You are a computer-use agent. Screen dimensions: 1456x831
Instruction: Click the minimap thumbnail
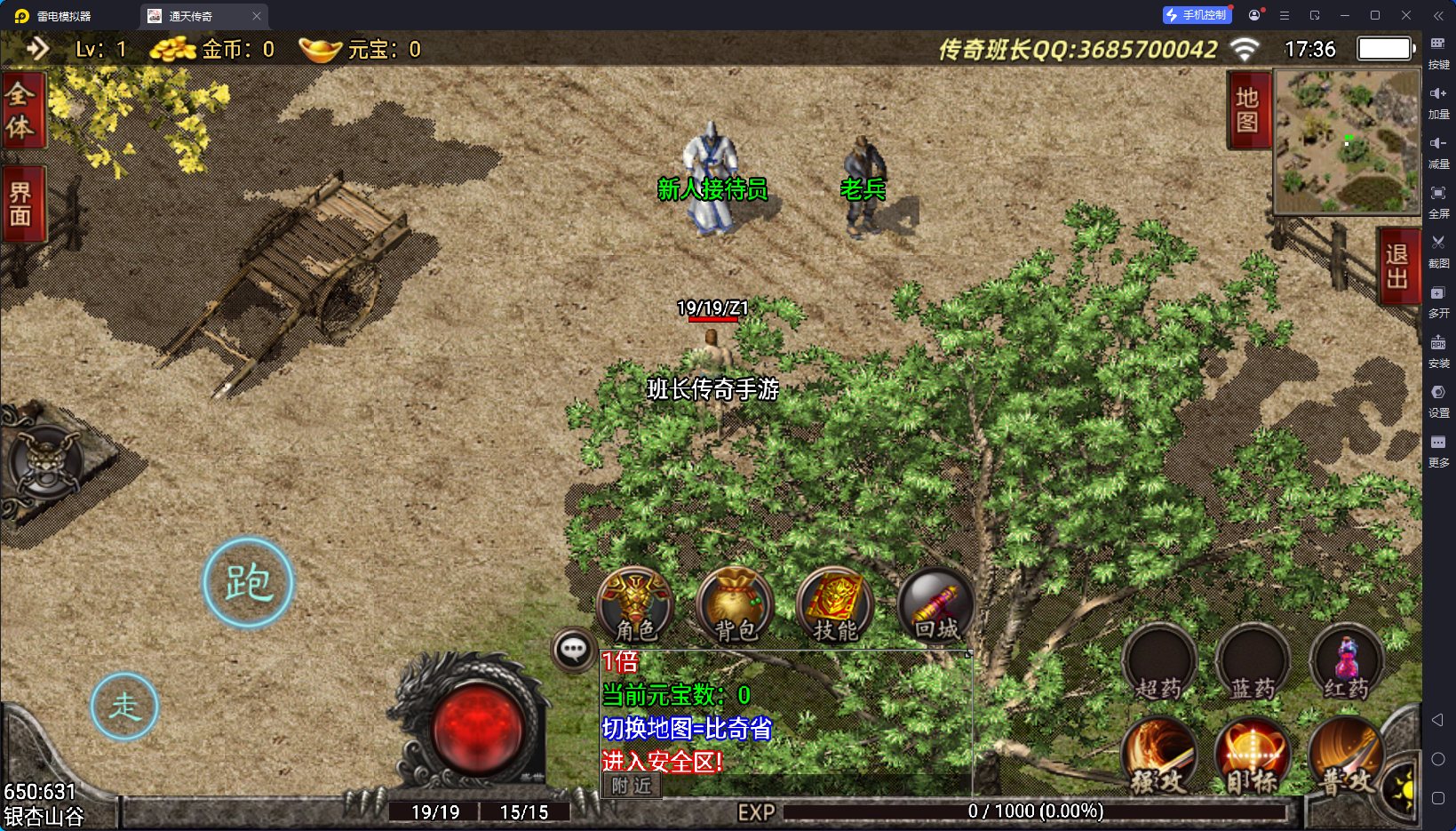click(1347, 141)
